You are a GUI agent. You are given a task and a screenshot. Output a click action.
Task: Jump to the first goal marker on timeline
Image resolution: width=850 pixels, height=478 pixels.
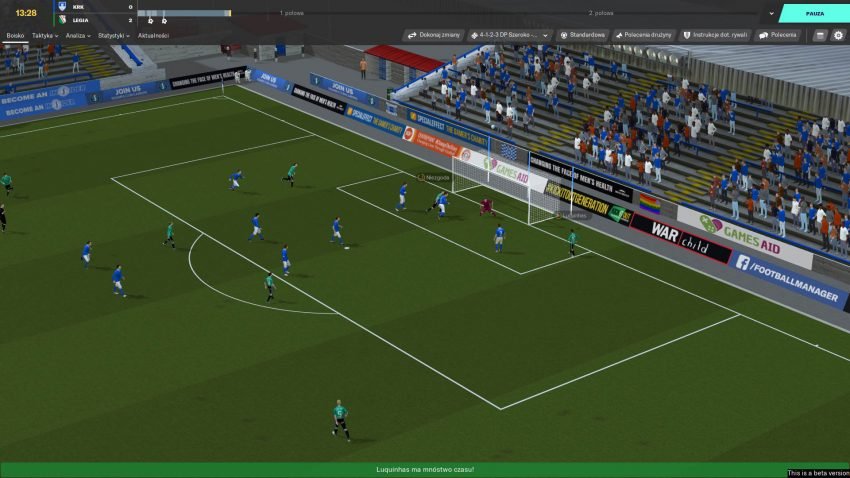point(150,19)
